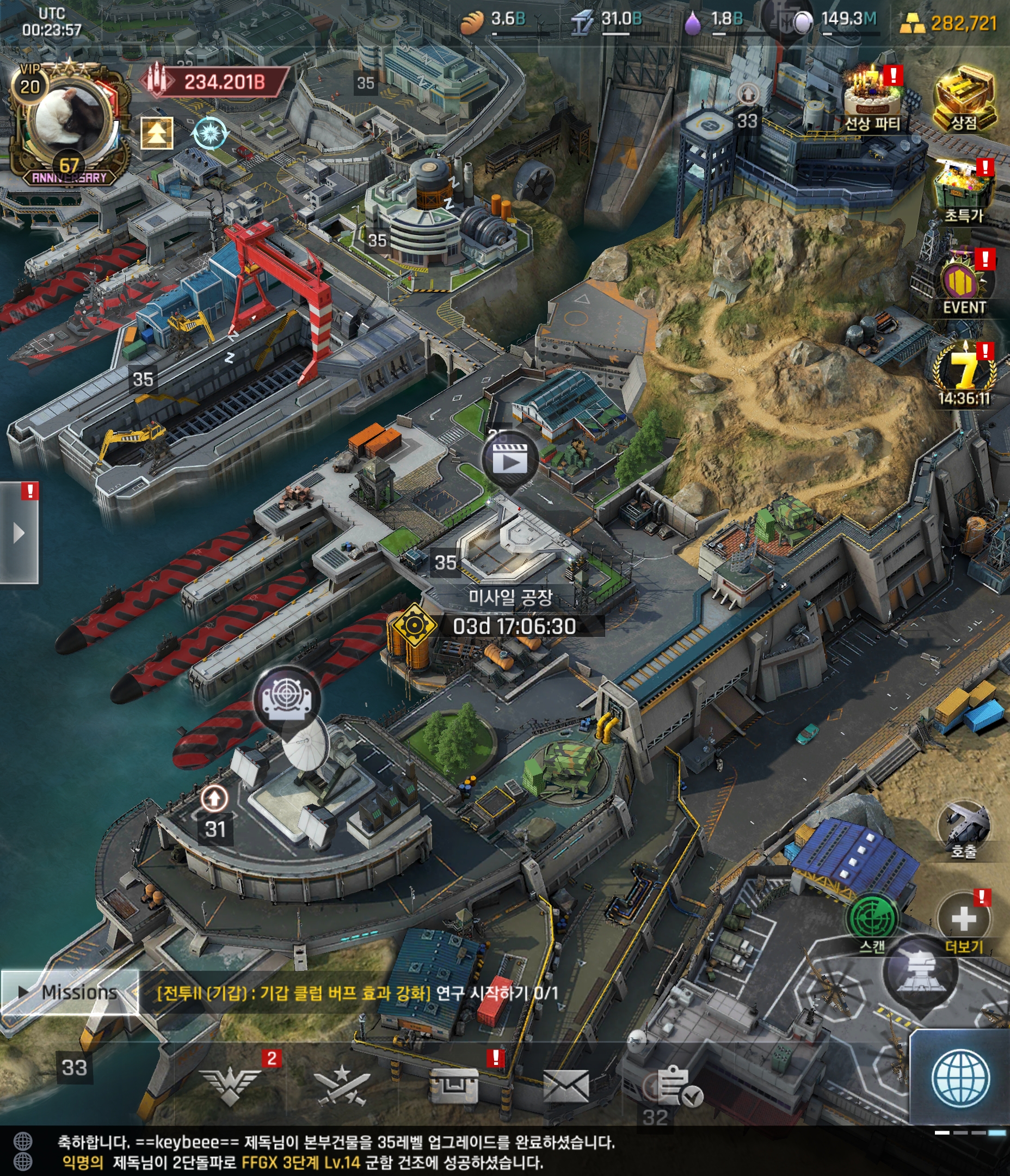Tap the 스캔 radar scan button
1010x1176 pixels.
pyautogui.click(x=872, y=917)
